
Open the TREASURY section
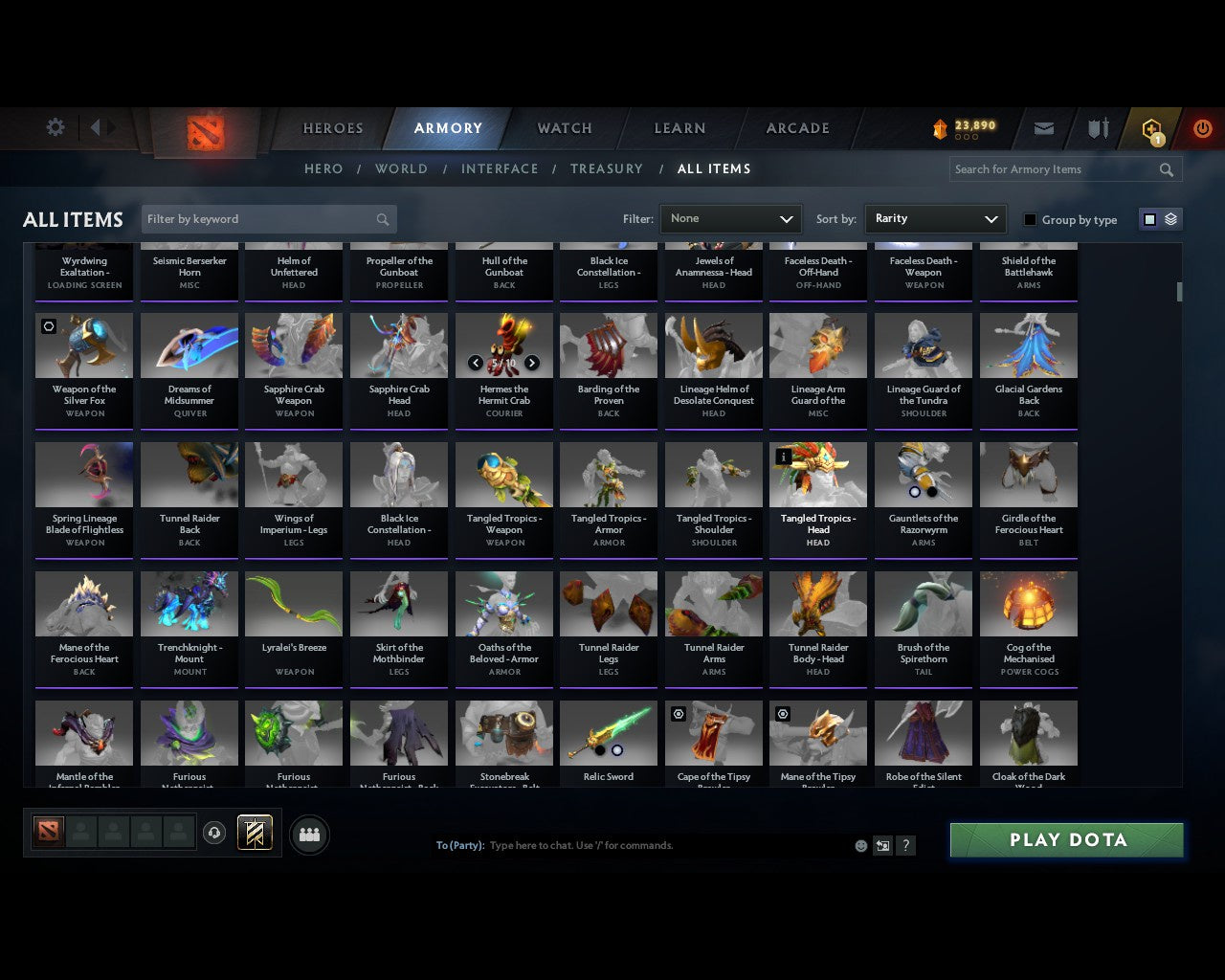coord(606,168)
